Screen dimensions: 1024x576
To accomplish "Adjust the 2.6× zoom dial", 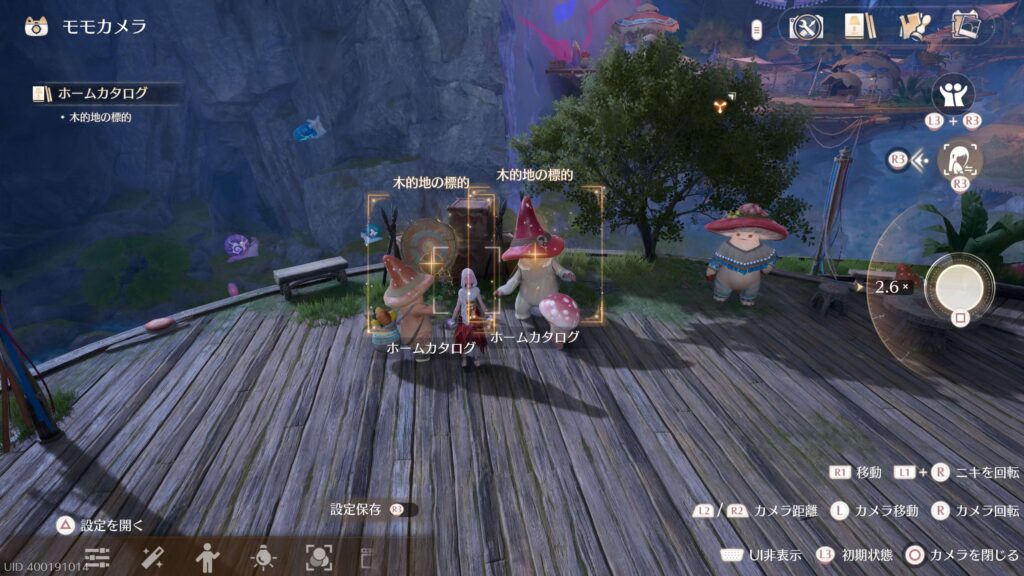I will coord(890,287).
